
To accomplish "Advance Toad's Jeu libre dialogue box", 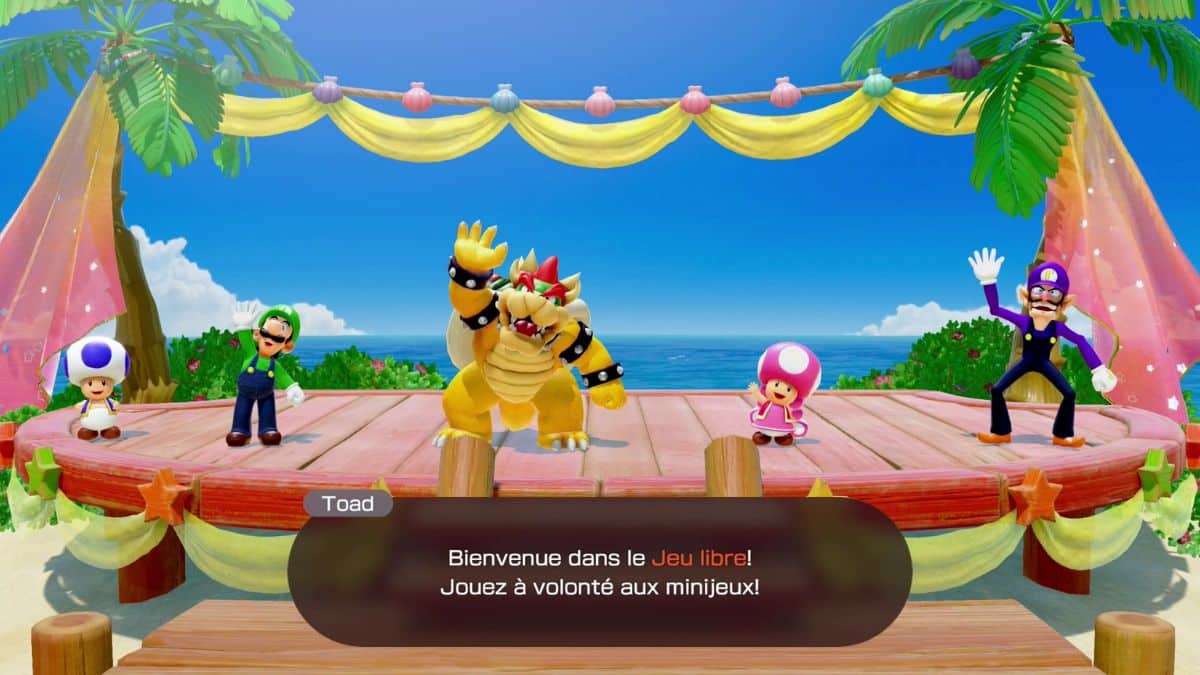I will [599, 572].
